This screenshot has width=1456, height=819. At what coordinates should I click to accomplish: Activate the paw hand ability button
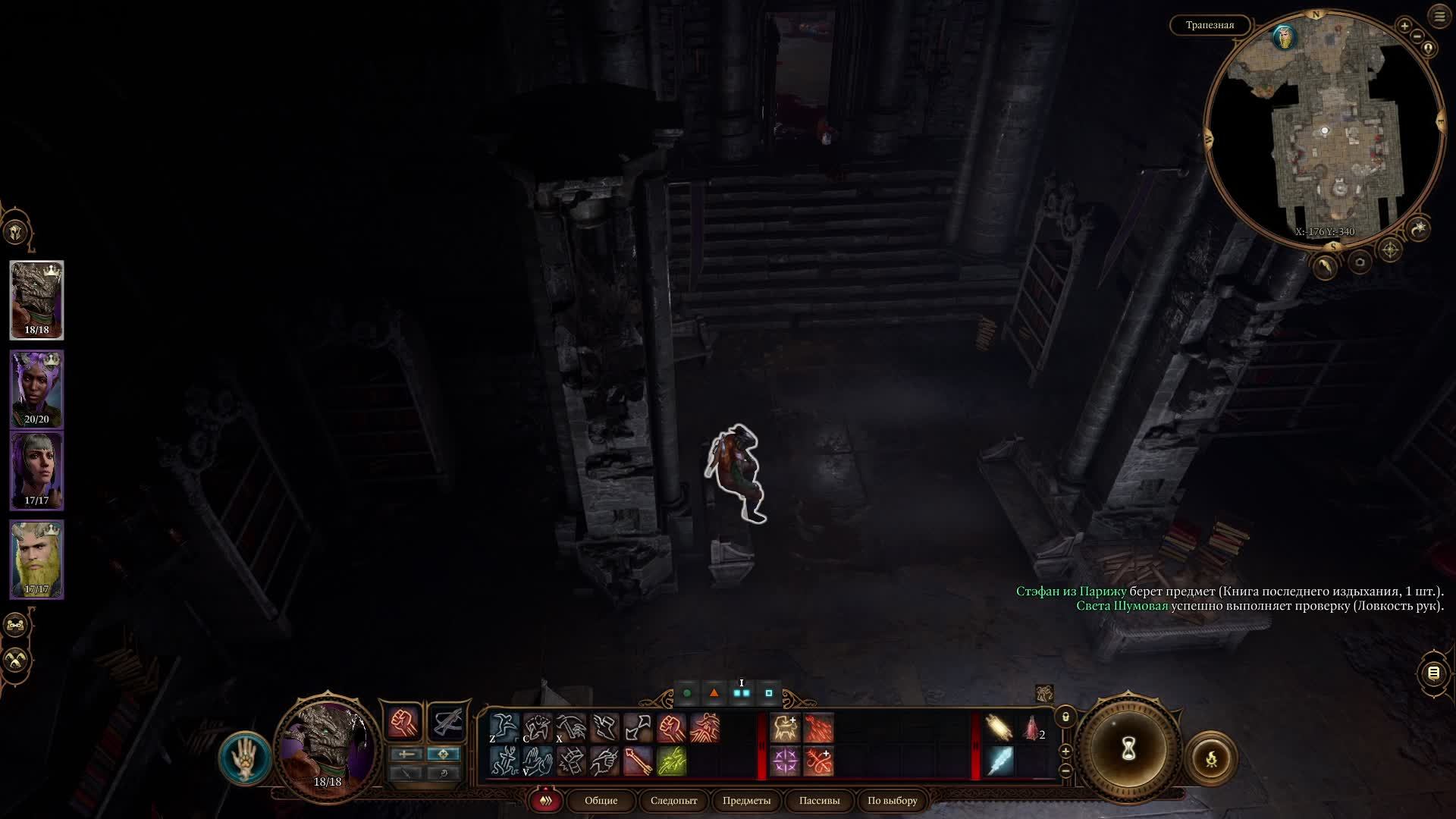point(245,758)
